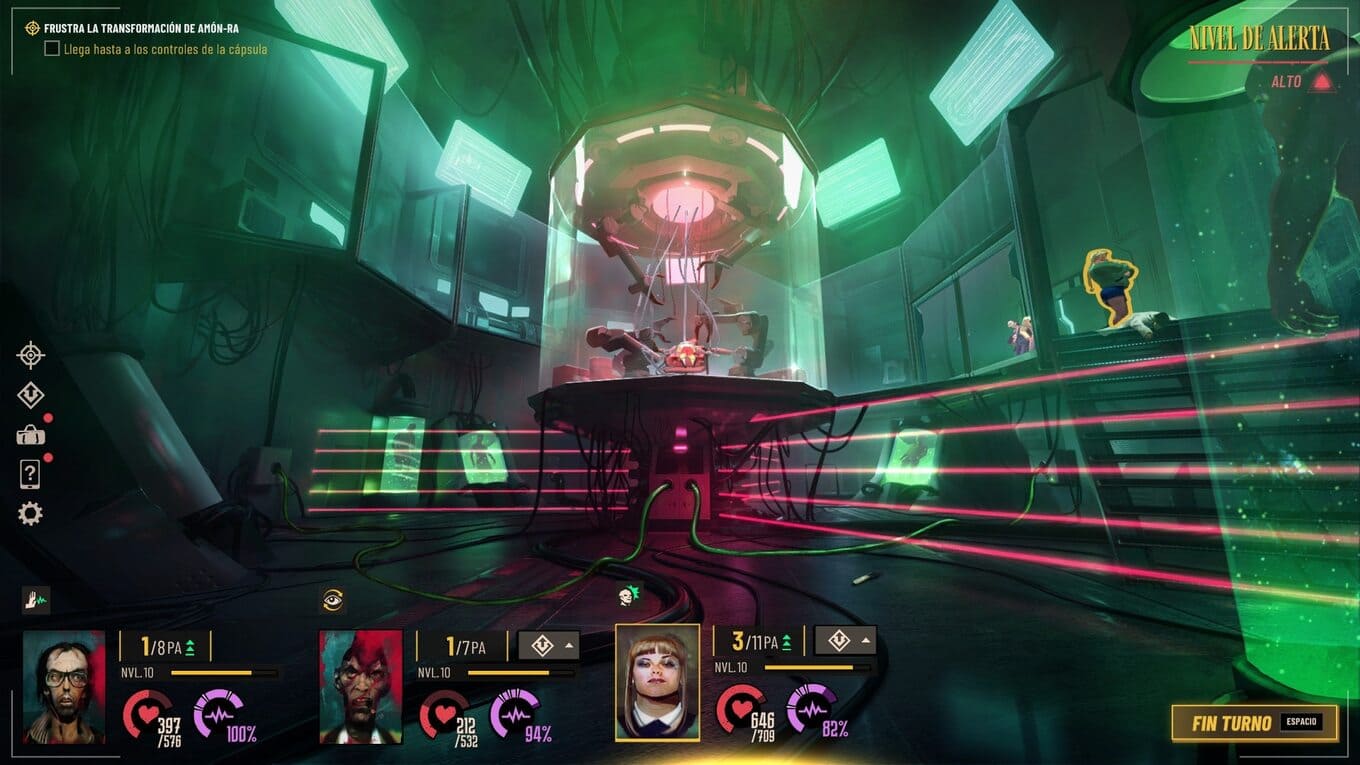Viewport: 1360px width, 765px height.
Task: Open the duffel bag inventory
Action: (31, 435)
